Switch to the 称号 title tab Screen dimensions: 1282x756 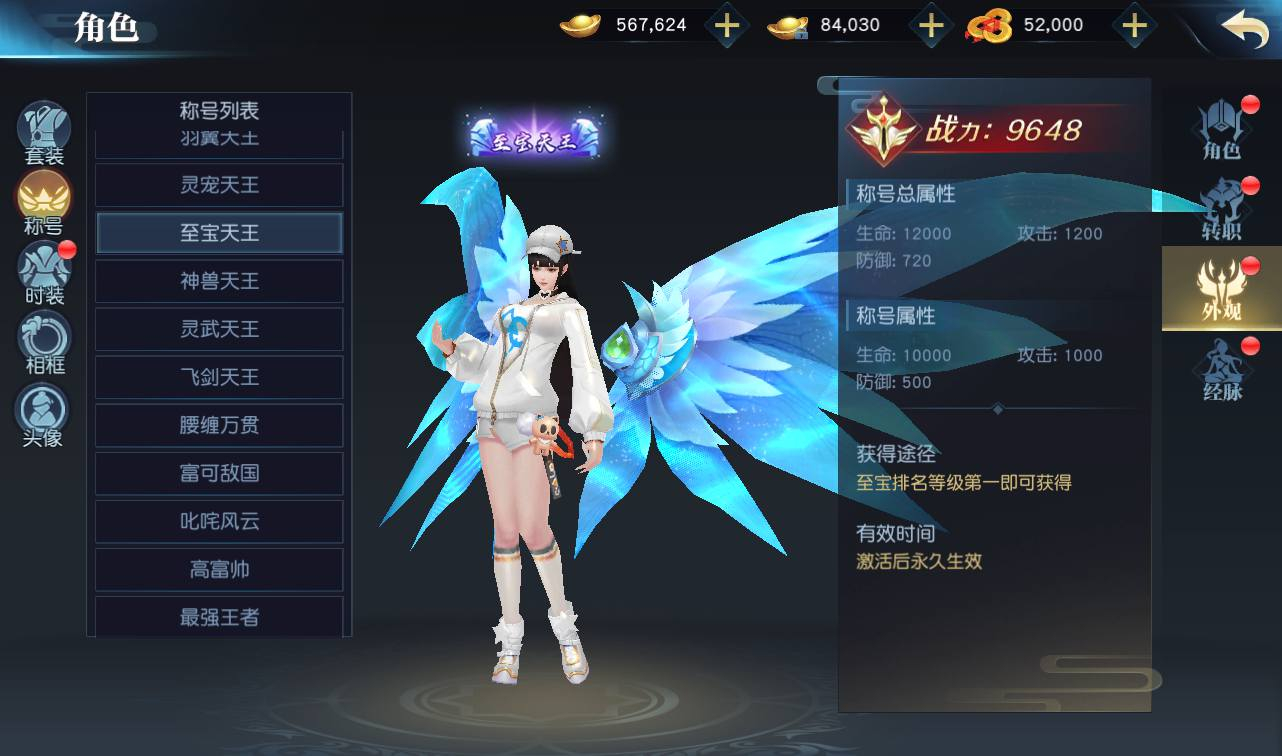click(44, 203)
